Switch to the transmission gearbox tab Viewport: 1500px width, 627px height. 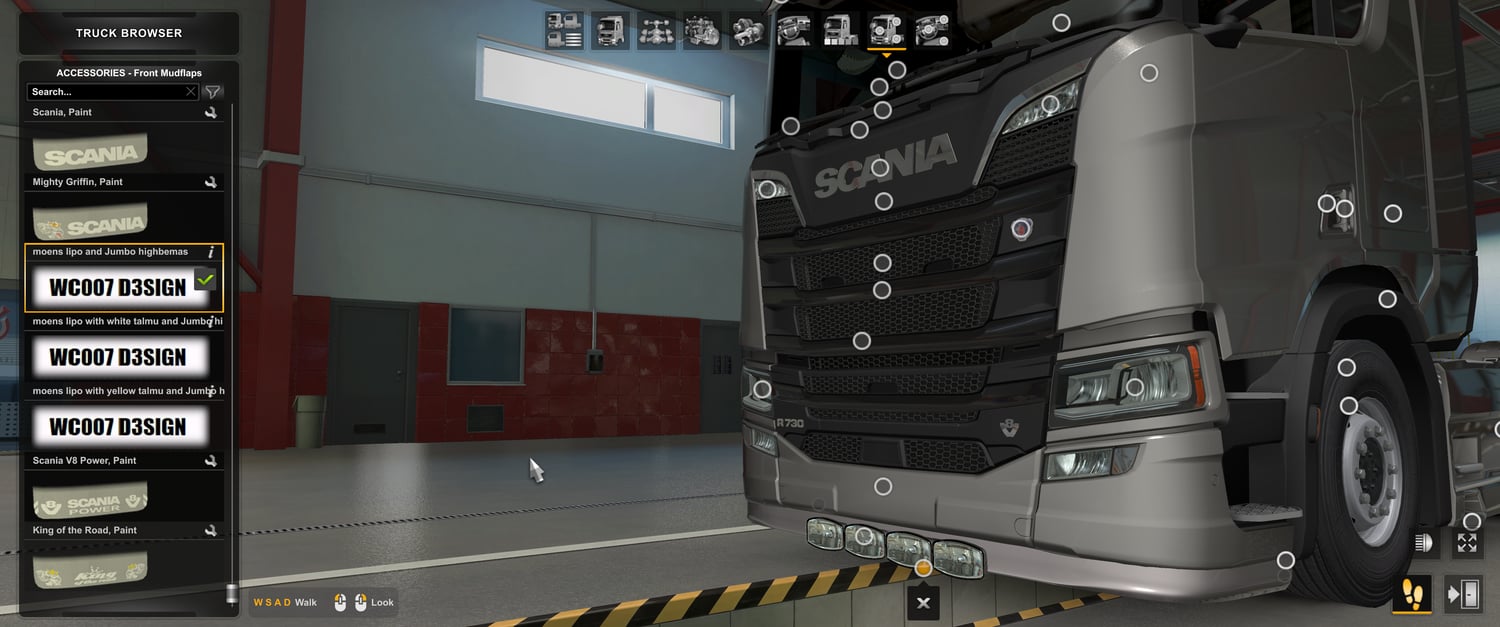coord(748,30)
